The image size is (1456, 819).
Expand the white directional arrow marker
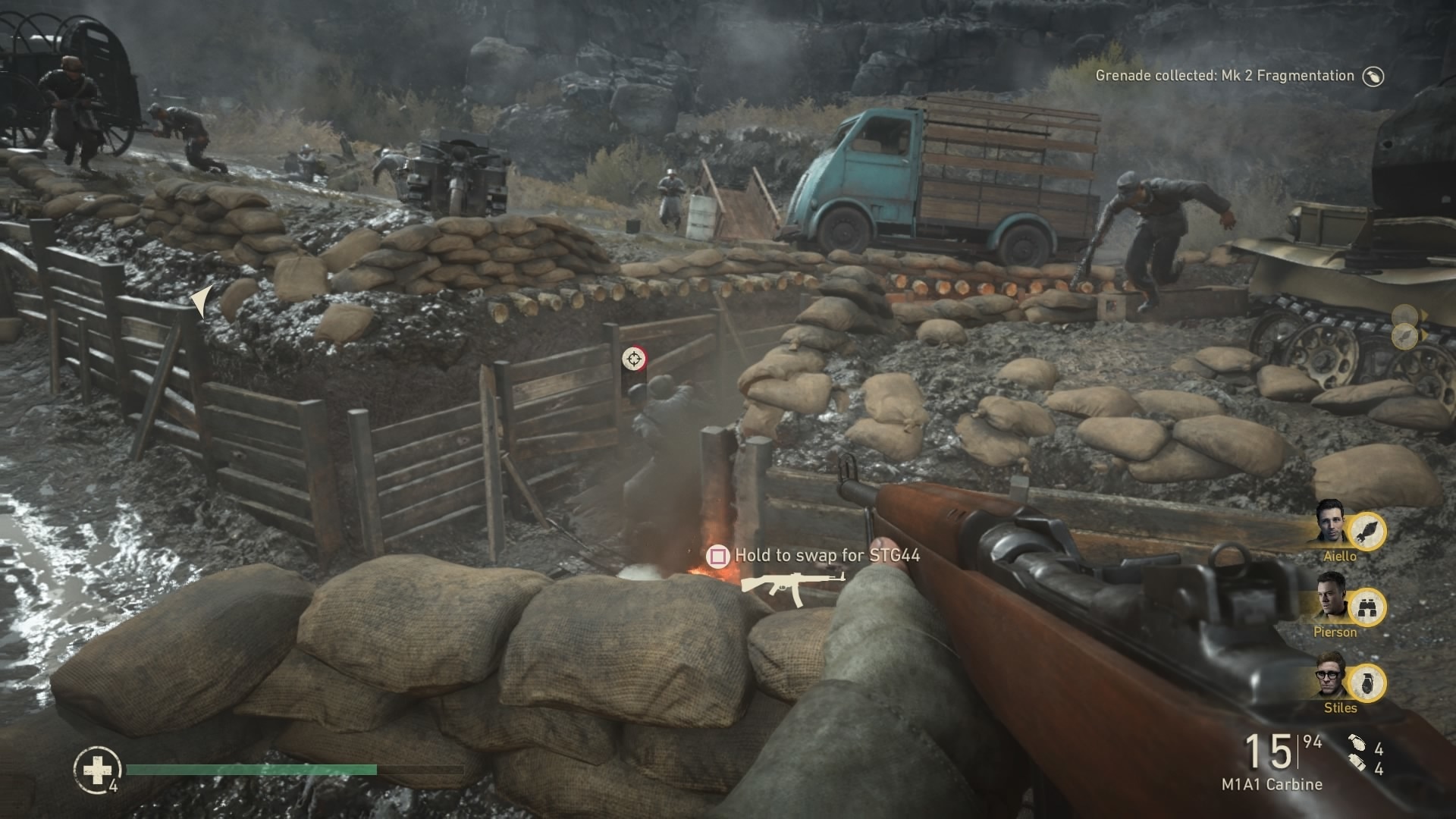coord(202,302)
